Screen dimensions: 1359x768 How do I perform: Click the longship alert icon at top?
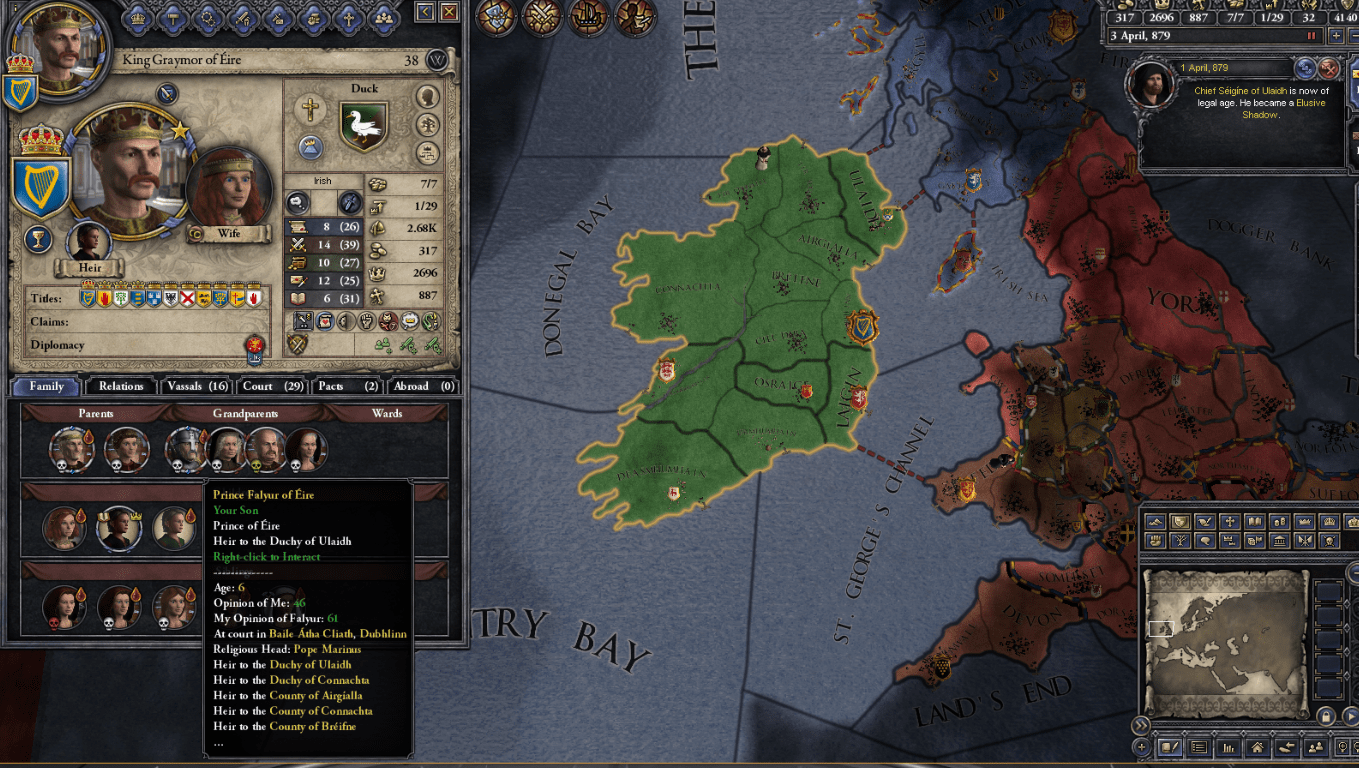click(587, 17)
